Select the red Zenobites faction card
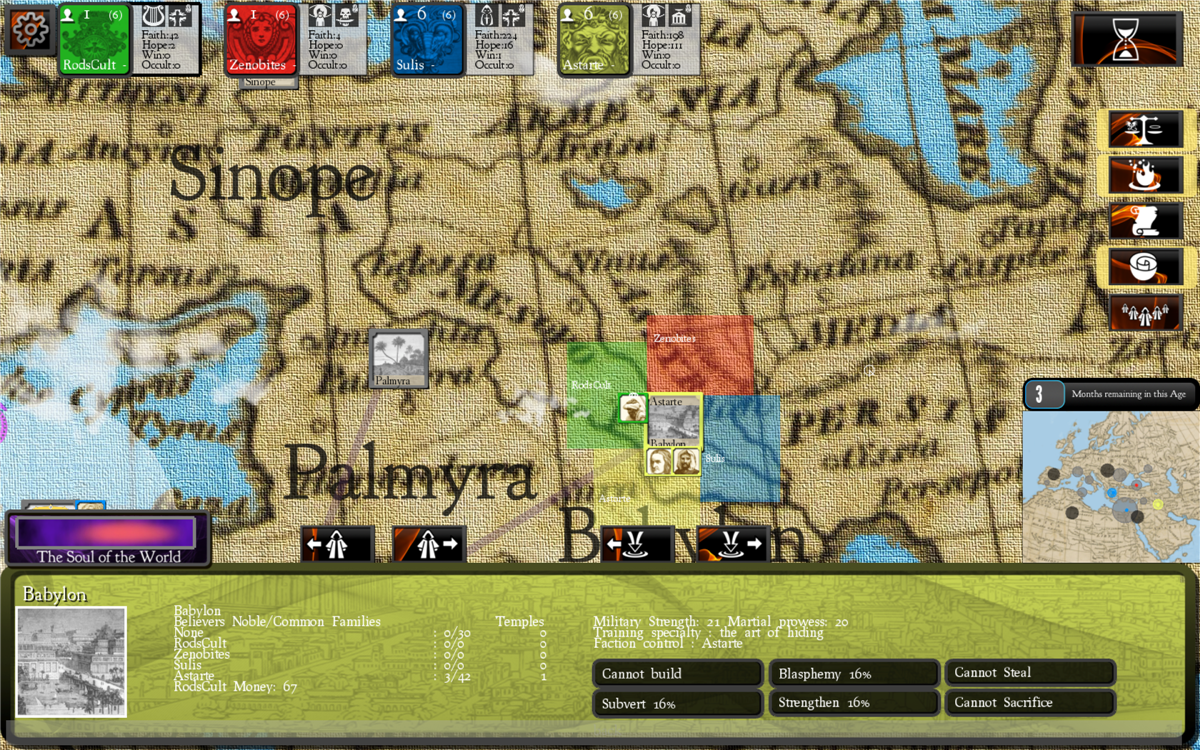The height and width of the screenshot is (750, 1200). (x=260, y=39)
